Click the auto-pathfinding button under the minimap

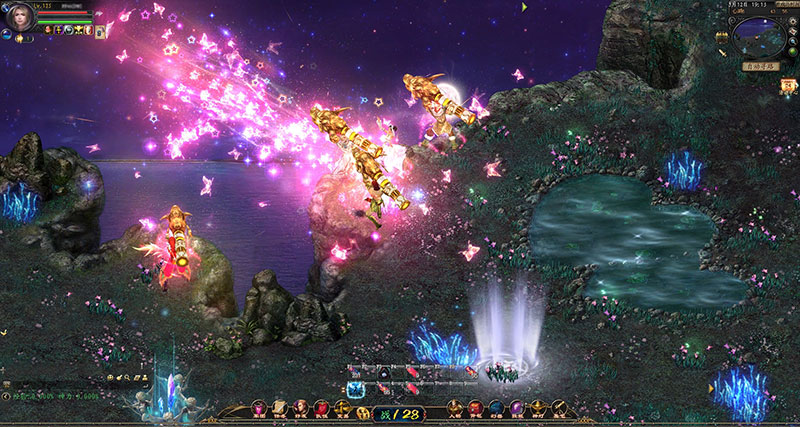coord(761,66)
